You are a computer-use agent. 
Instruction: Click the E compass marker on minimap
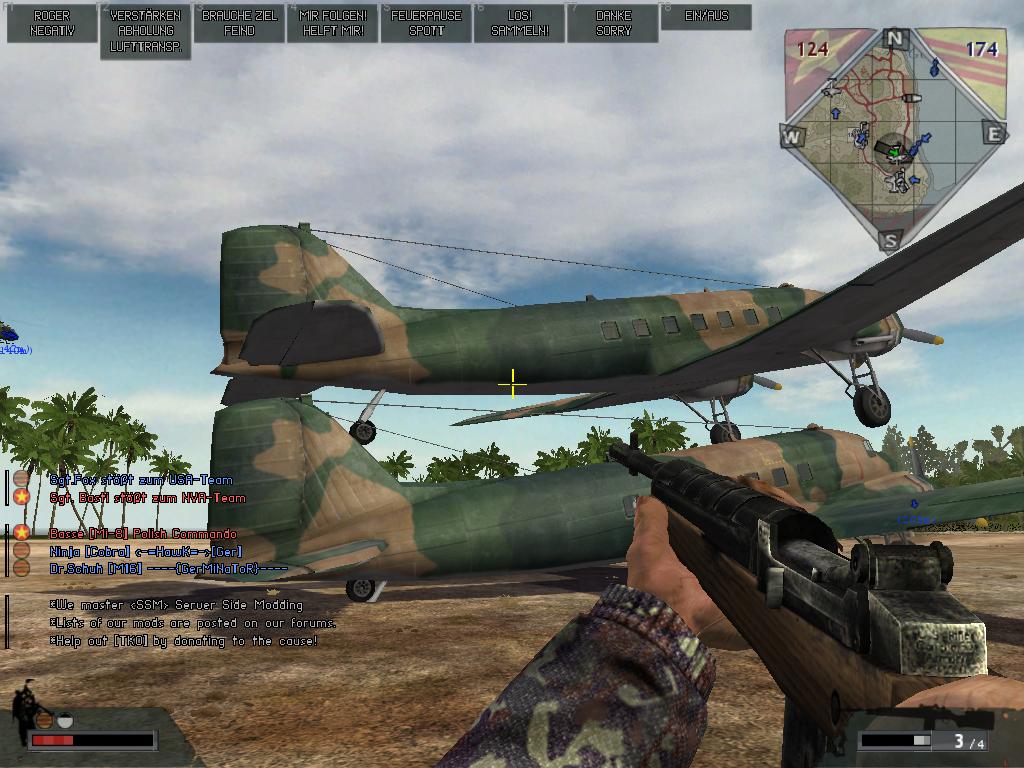coord(994,133)
